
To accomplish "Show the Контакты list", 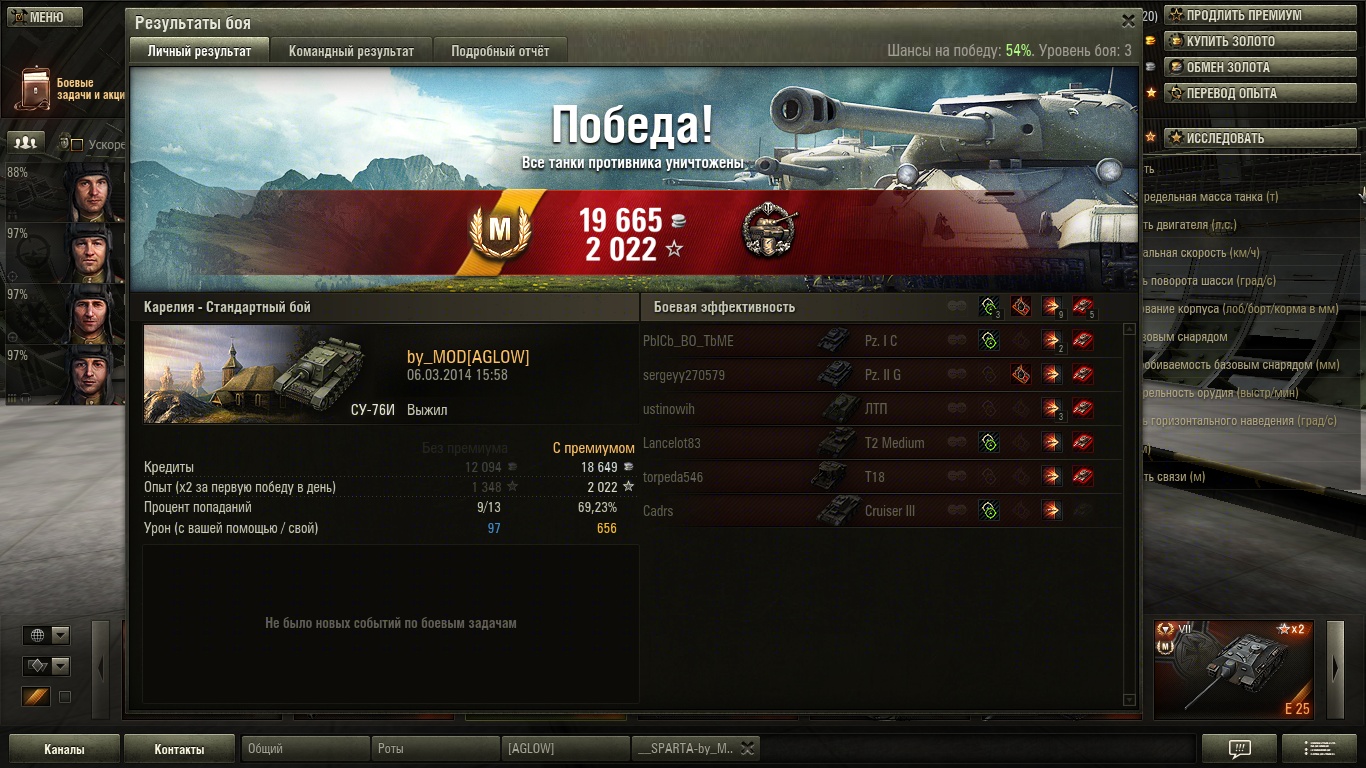I will pos(179,749).
